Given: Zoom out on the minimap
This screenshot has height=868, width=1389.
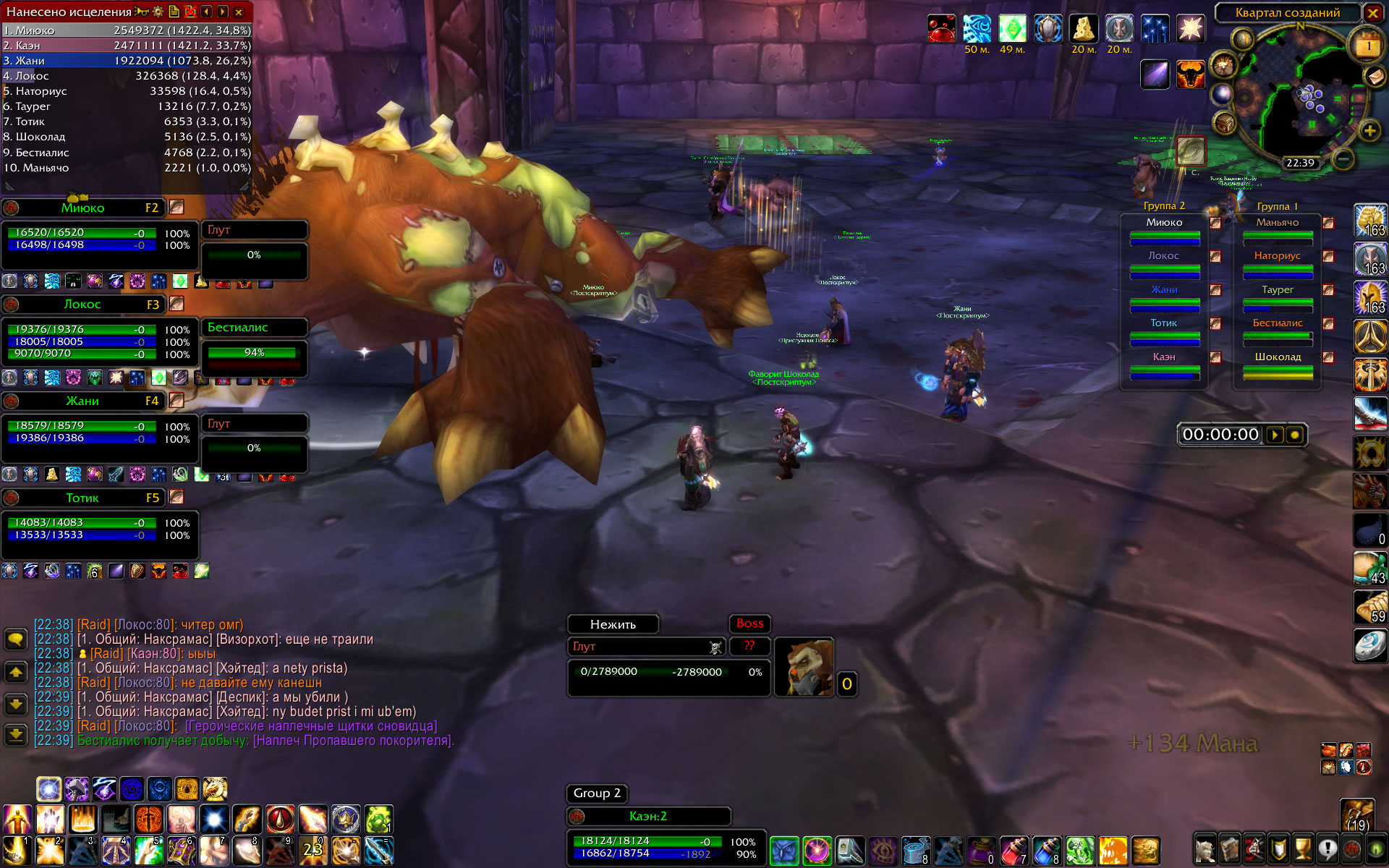Looking at the screenshot, I should [1343, 158].
